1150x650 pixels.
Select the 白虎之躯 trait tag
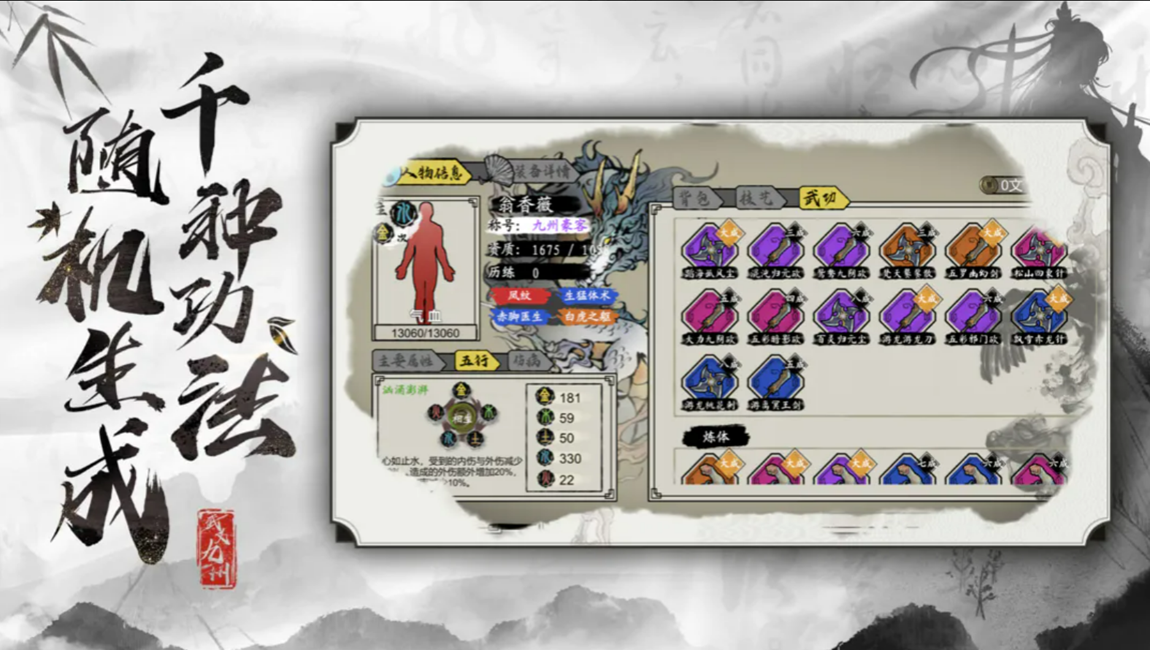click(x=587, y=317)
